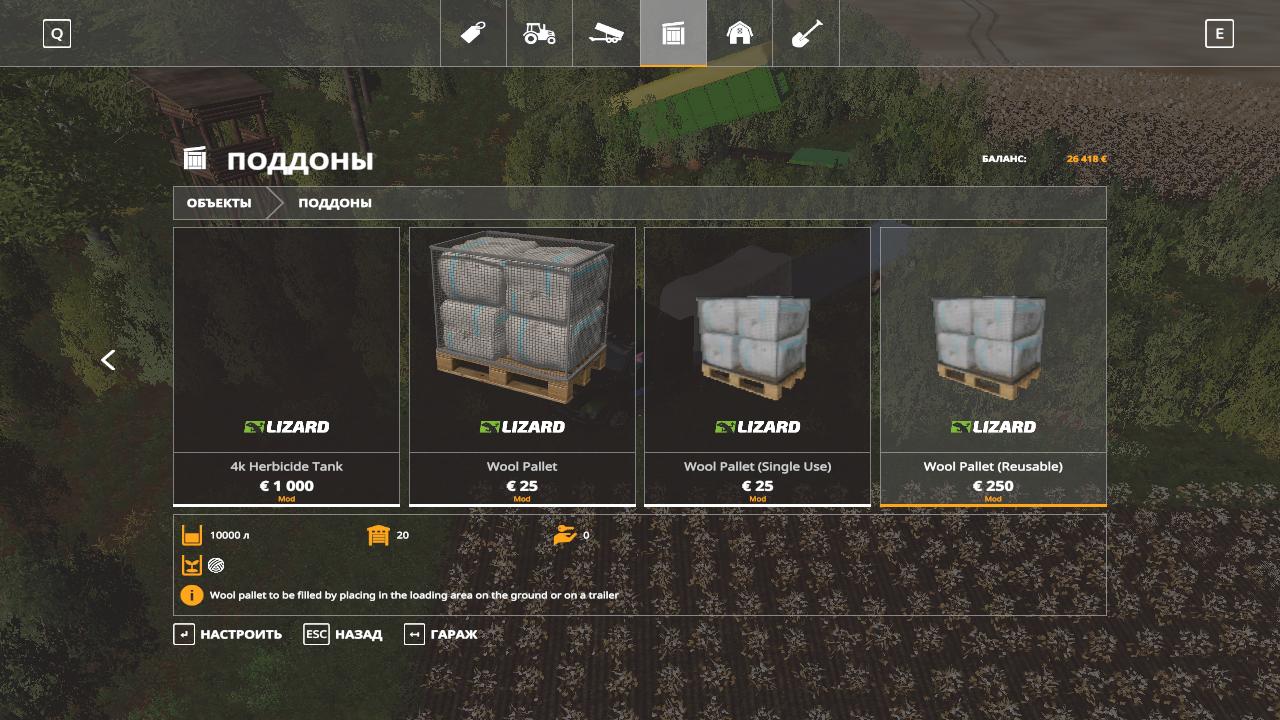1280x720 pixels.
Task: Click the НАСТРОИТЬ button
Action: 228,634
